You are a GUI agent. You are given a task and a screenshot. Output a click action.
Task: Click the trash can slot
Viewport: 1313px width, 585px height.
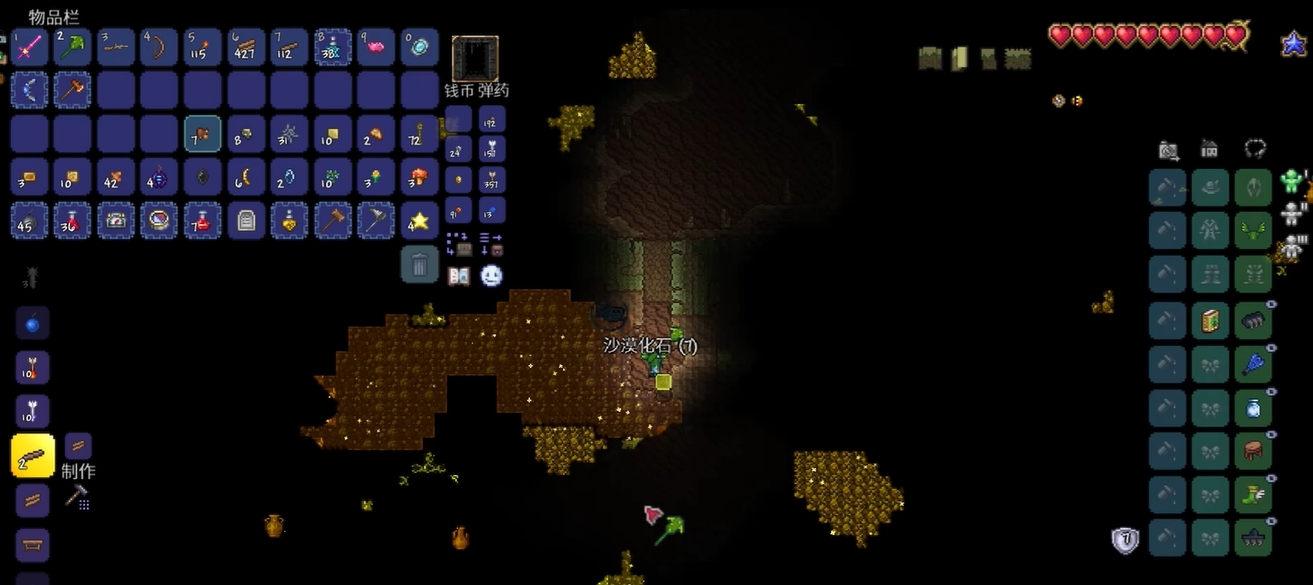[420, 265]
